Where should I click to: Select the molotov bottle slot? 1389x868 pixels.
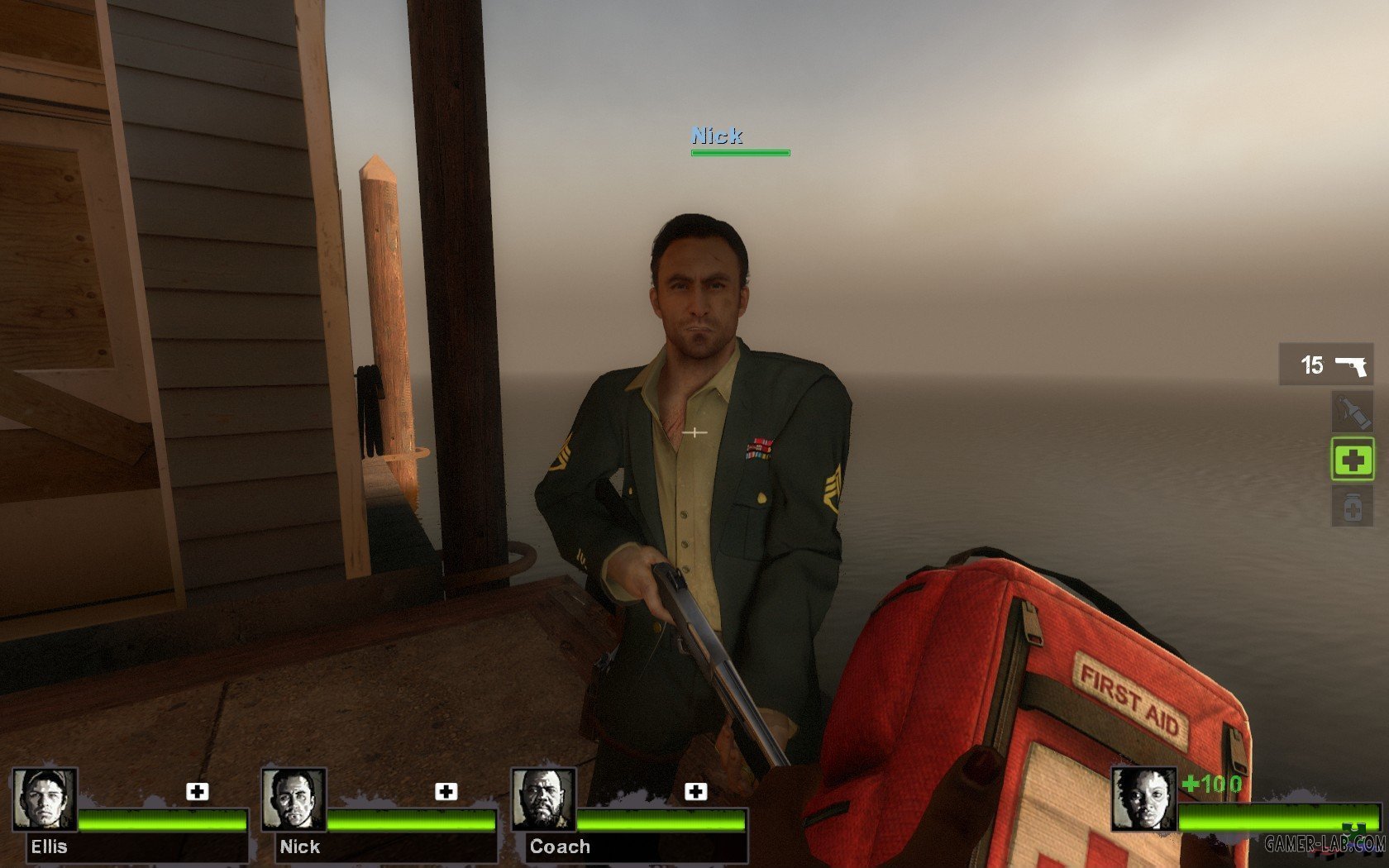coord(1352,413)
